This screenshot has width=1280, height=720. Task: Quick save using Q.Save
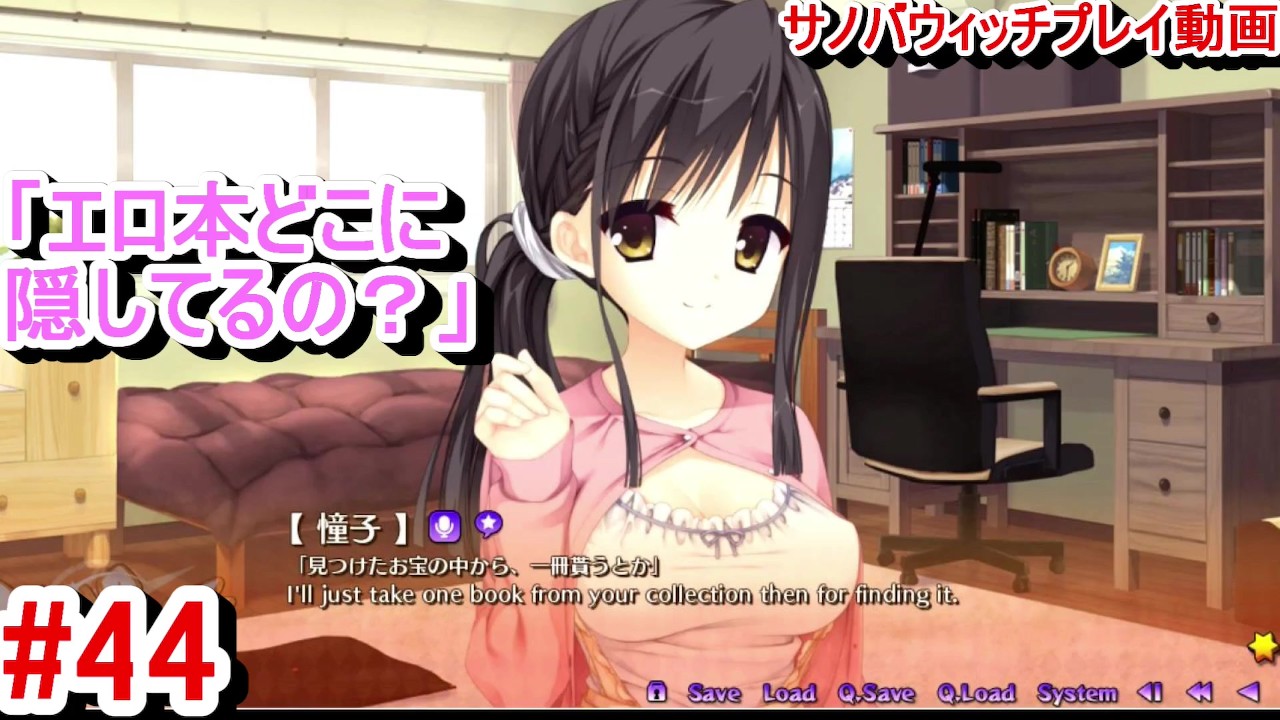point(875,693)
